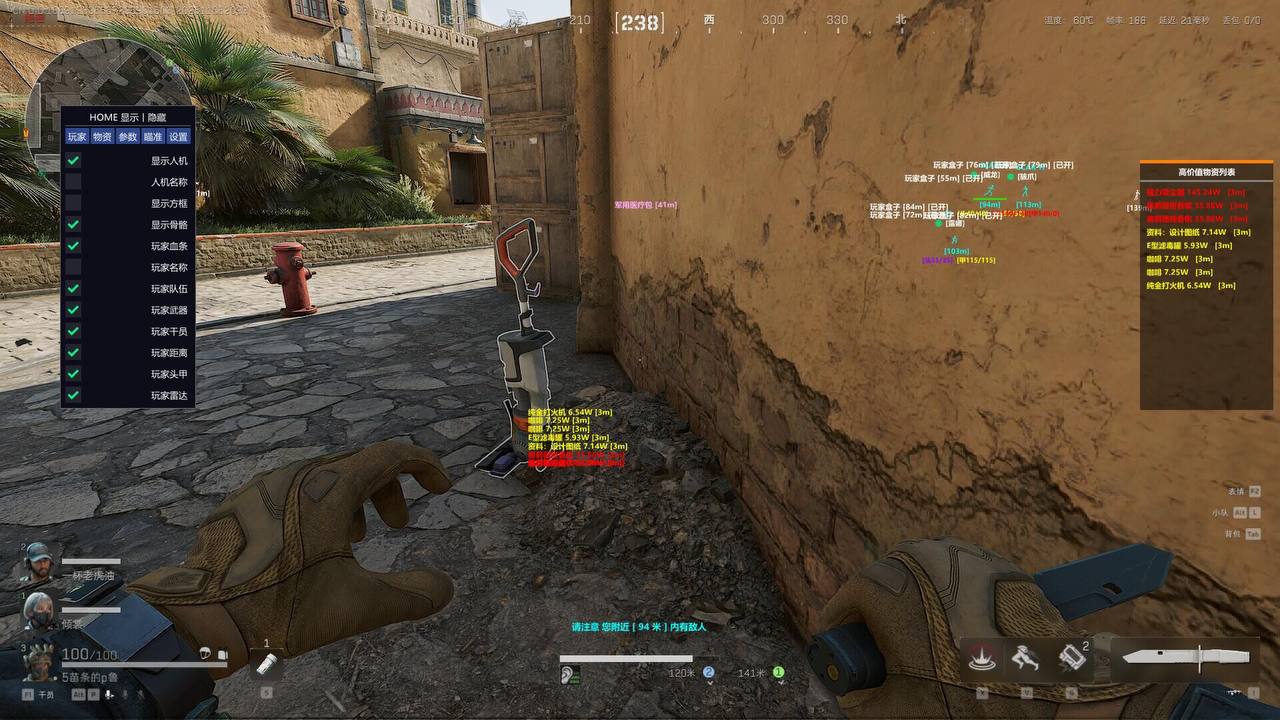Toggle the 玩家距离 checkbox
The image size is (1280, 720).
point(73,352)
